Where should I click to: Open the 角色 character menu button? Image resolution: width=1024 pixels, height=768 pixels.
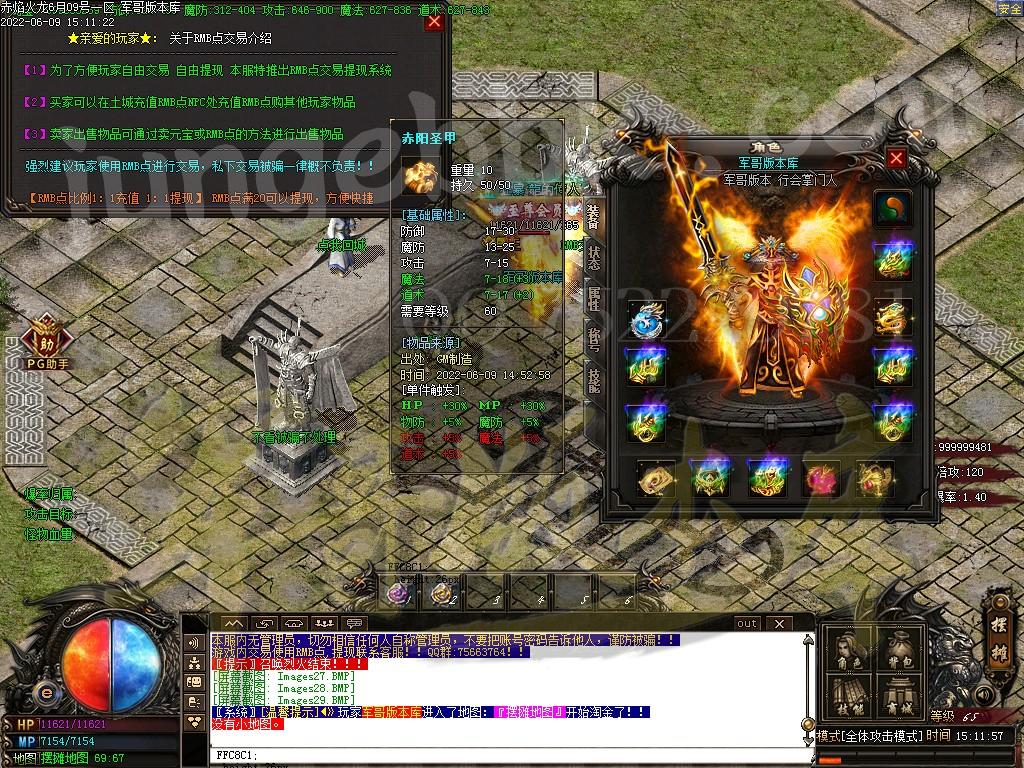tap(849, 652)
